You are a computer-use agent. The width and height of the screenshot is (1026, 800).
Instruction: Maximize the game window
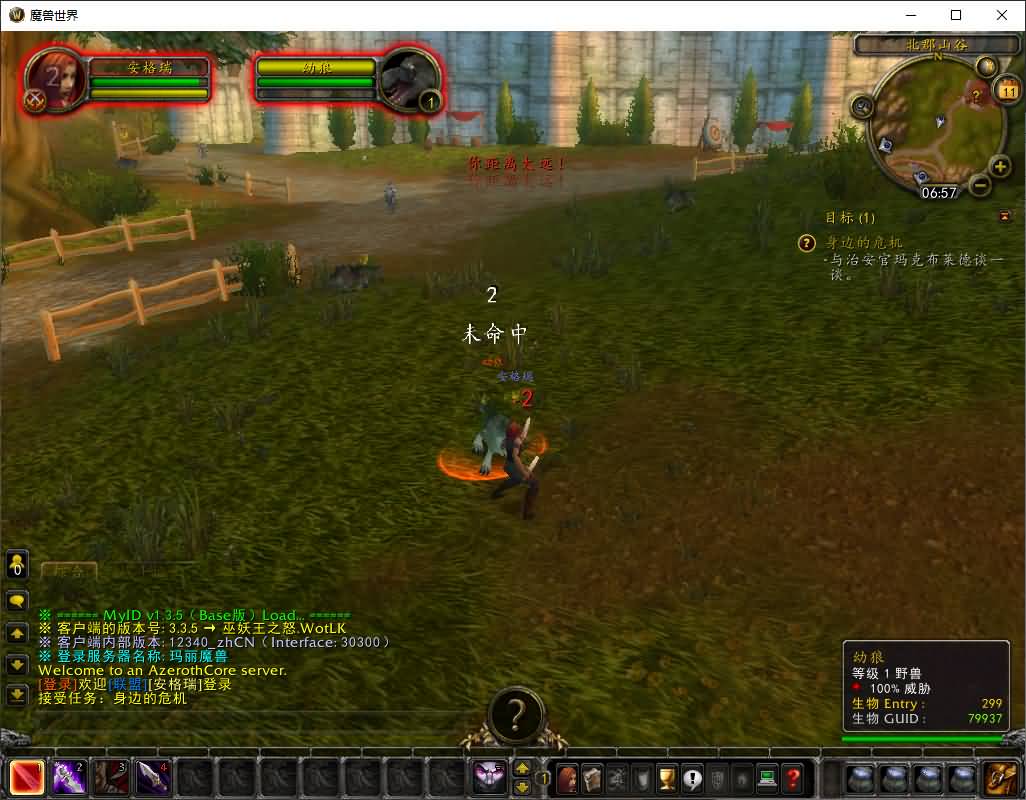[x=956, y=15]
